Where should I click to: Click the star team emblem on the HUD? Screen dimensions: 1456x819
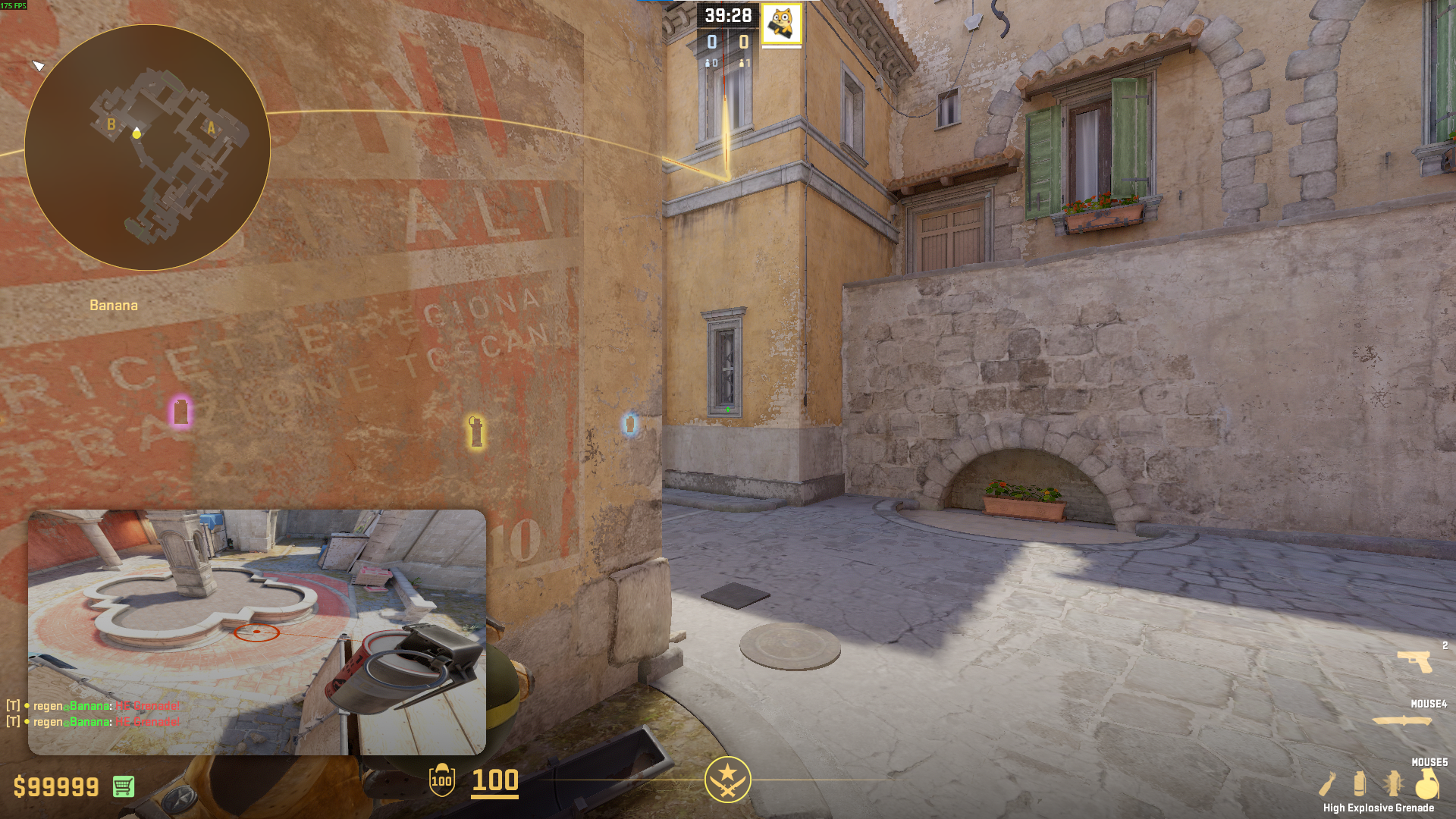click(727, 780)
